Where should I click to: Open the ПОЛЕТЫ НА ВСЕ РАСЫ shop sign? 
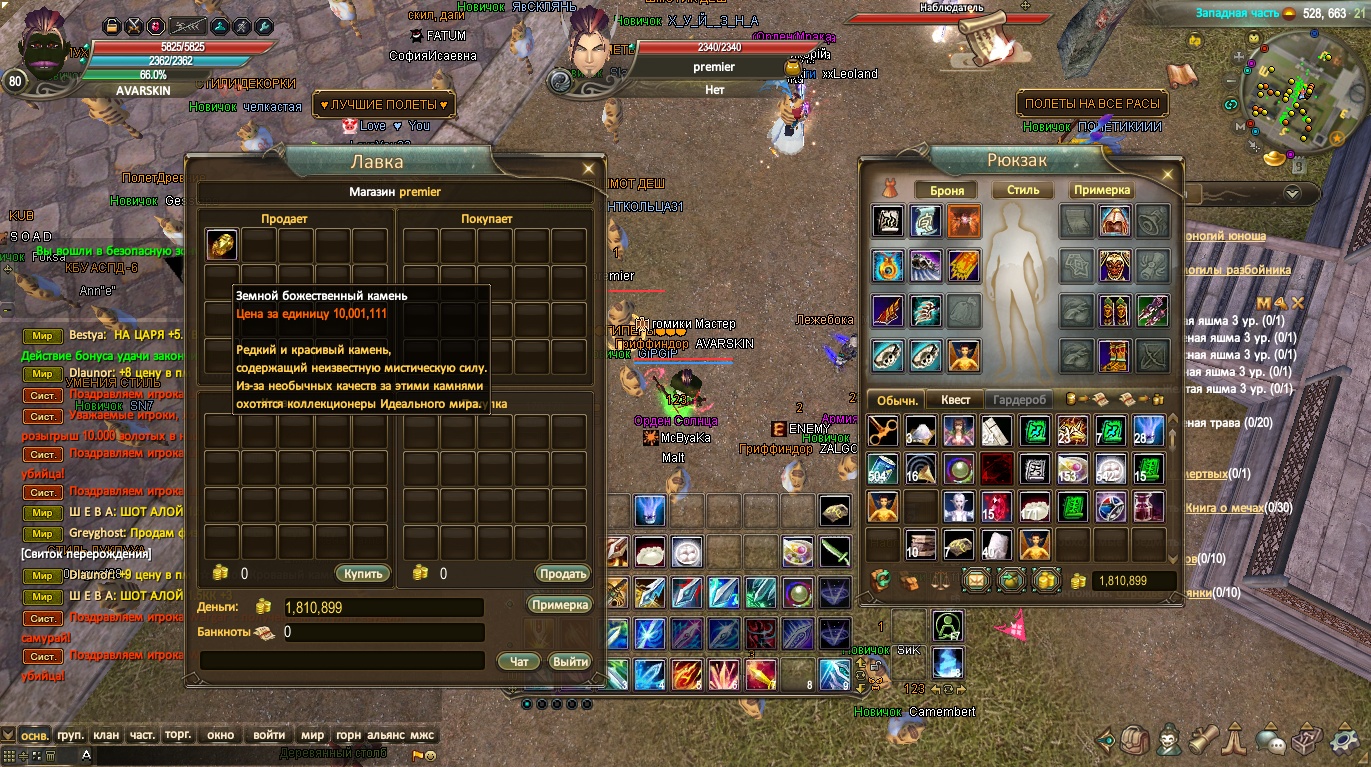click(1092, 103)
